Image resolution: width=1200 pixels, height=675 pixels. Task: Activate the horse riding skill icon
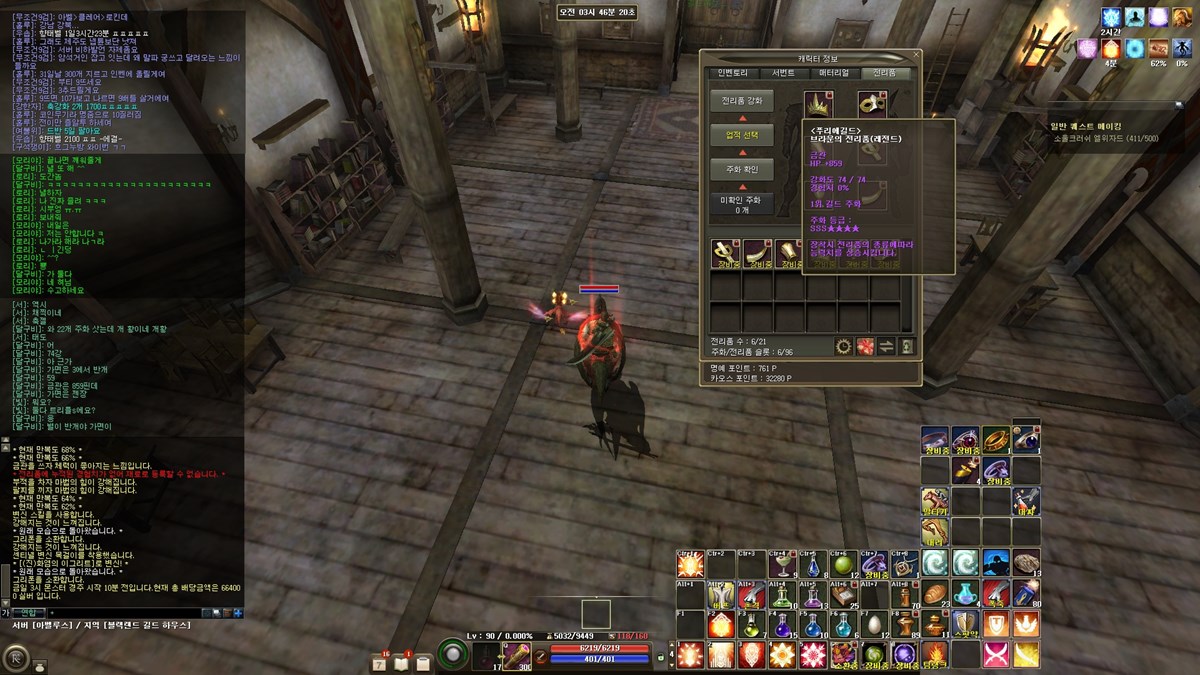pos(935,501)
